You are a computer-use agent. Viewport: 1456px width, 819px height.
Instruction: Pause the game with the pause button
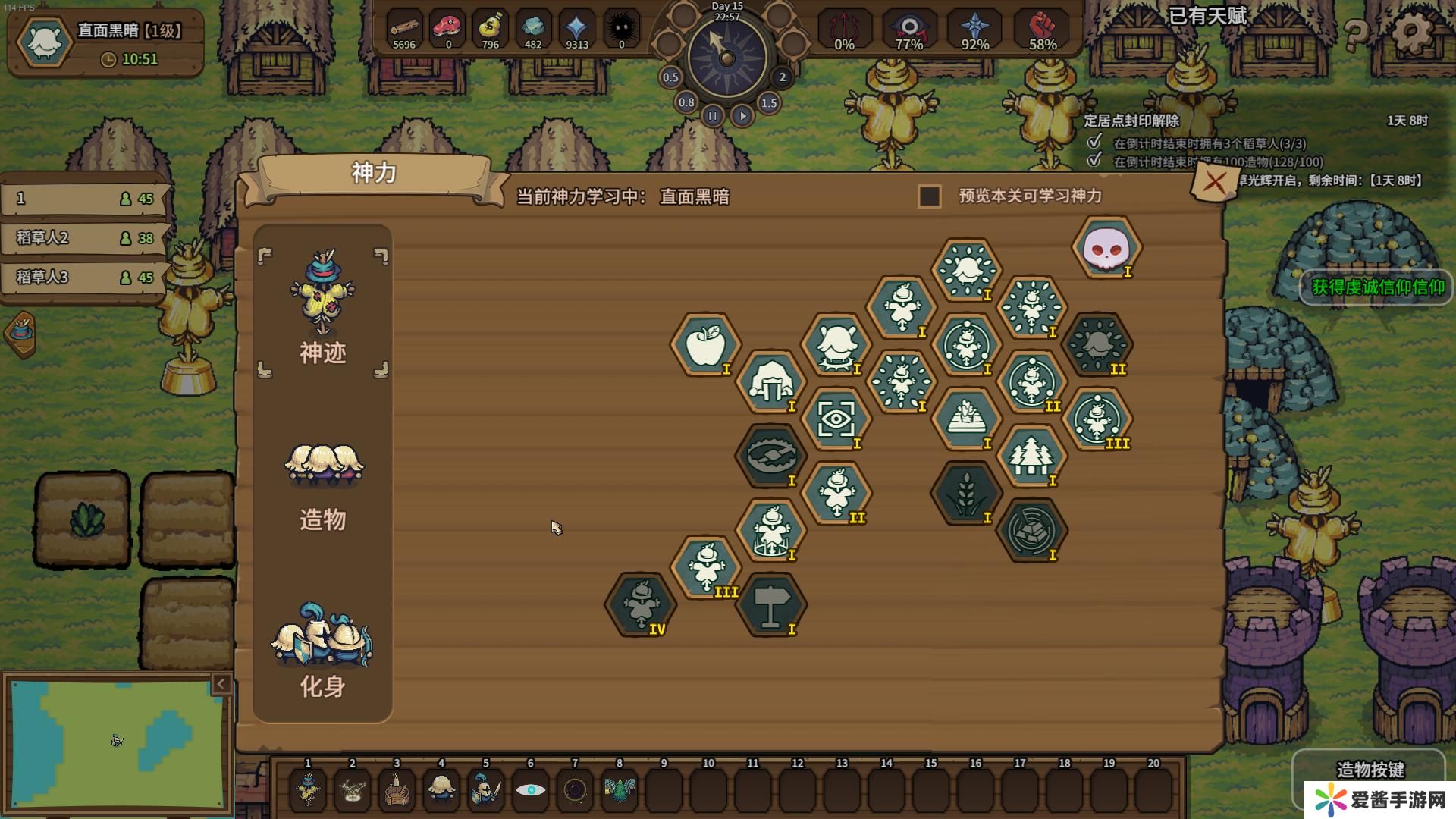pyautogui.click(x=712, y=116)
